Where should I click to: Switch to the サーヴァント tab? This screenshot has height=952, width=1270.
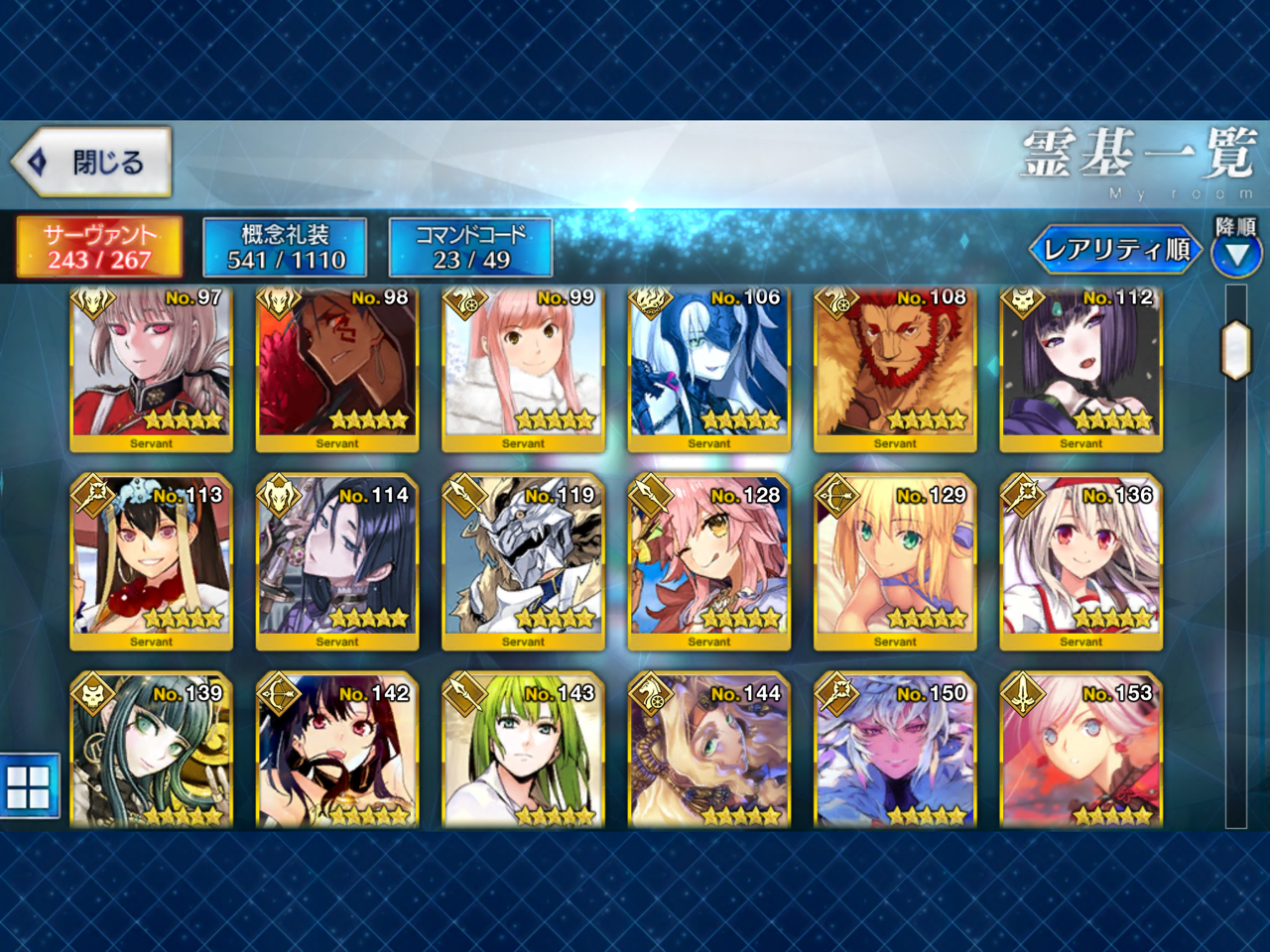click(99, 247)
